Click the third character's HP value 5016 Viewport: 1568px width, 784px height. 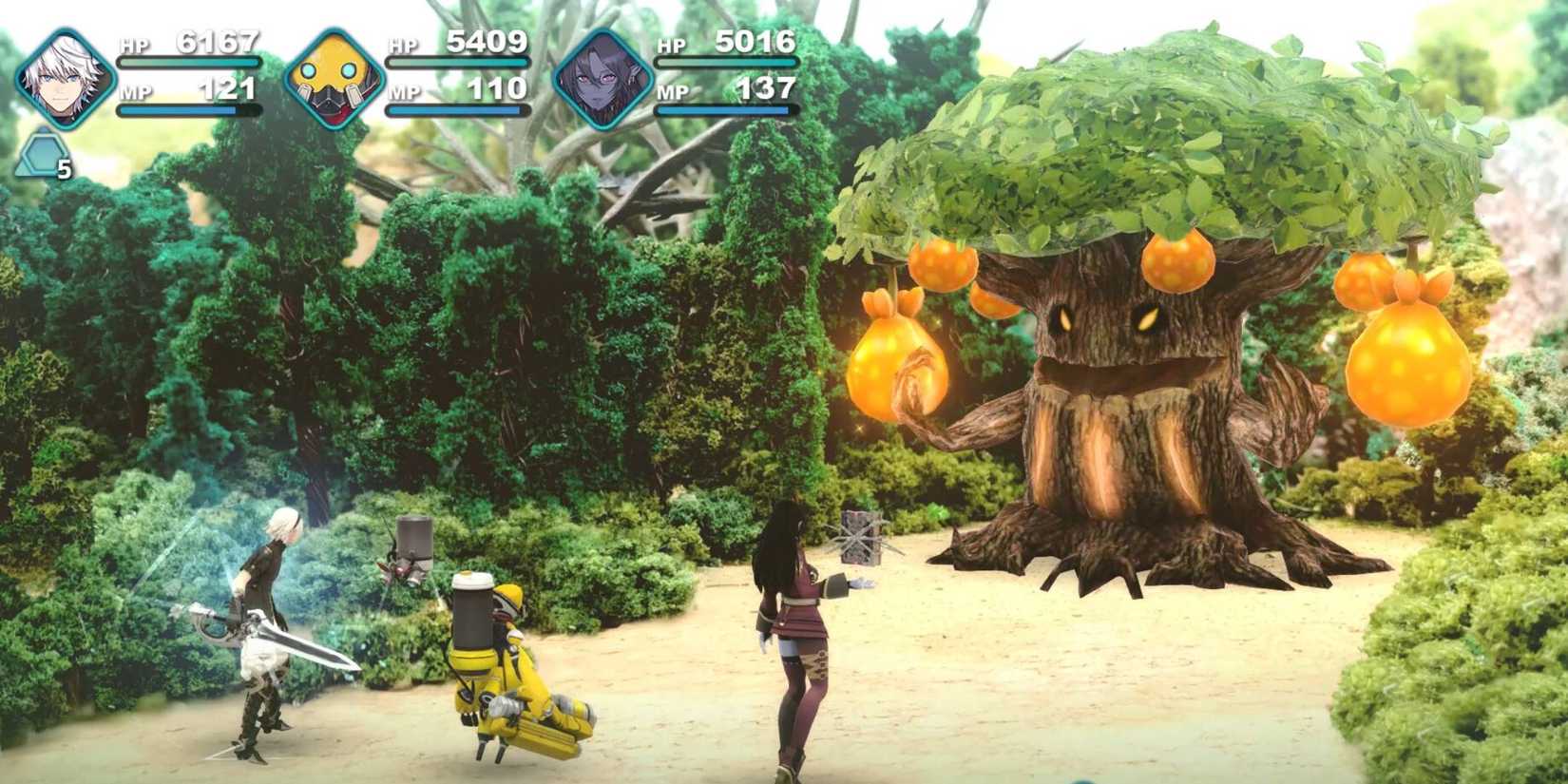[x=757, y=42]
